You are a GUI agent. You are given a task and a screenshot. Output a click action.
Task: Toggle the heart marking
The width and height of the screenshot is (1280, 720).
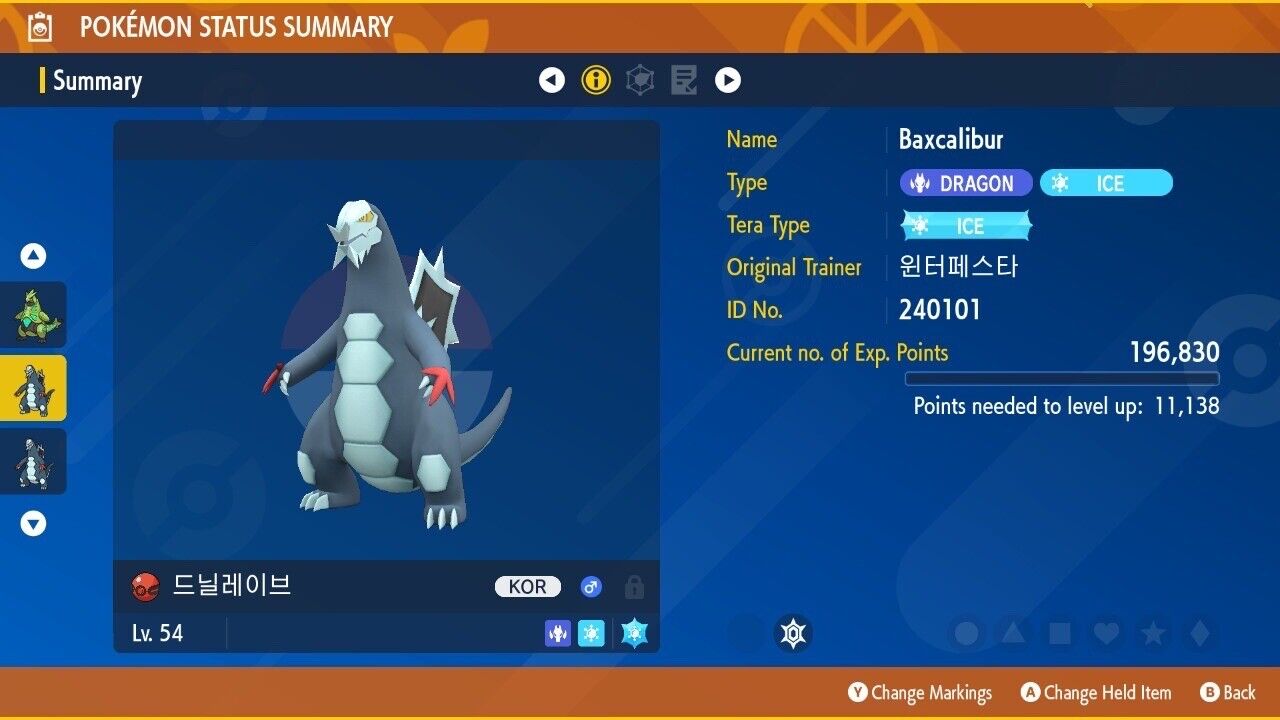(1105, 633)
